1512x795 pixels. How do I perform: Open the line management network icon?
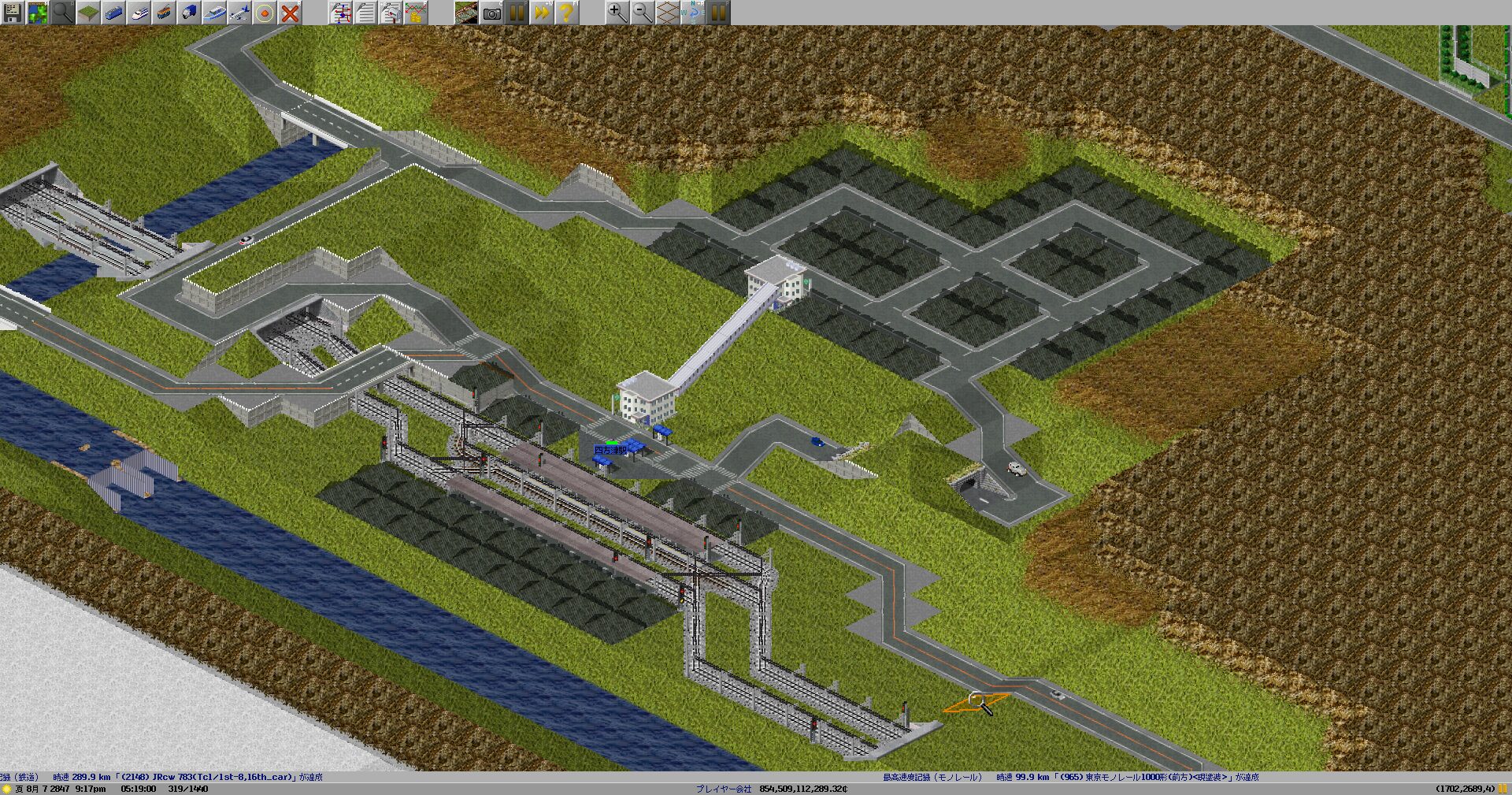coord(341,12)
